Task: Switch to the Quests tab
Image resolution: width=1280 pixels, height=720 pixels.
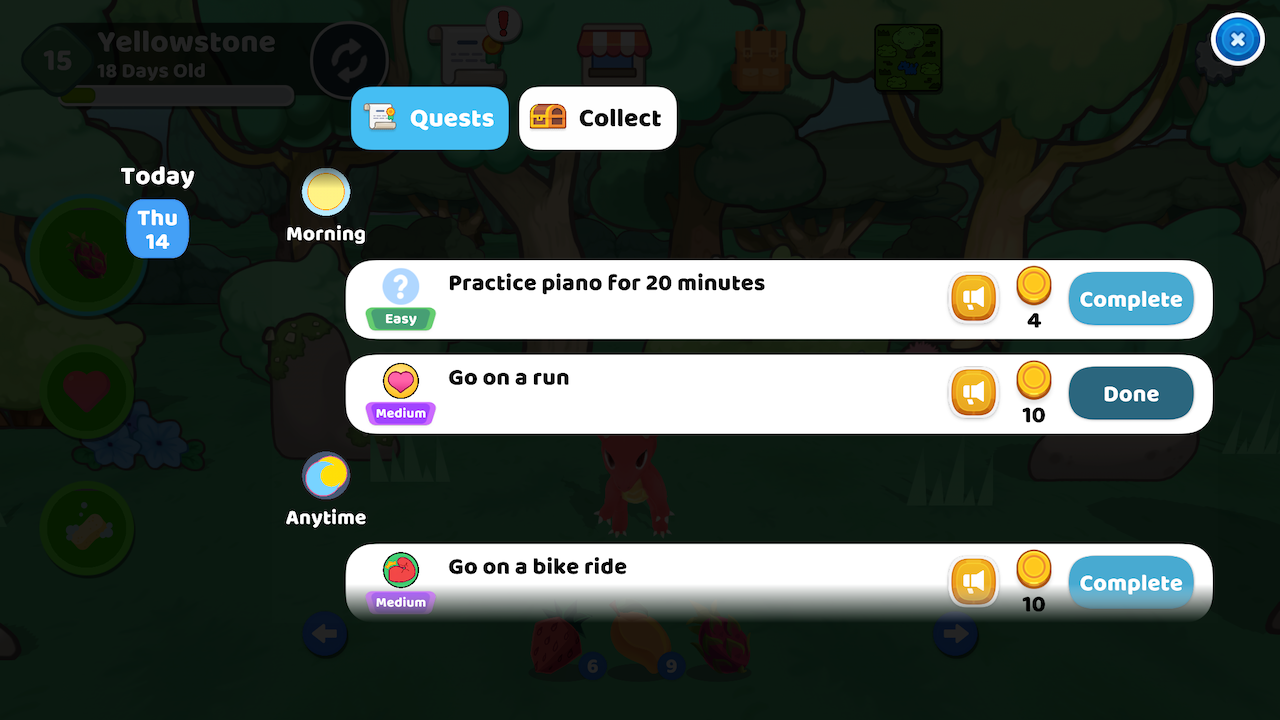Action: [429, 118]
